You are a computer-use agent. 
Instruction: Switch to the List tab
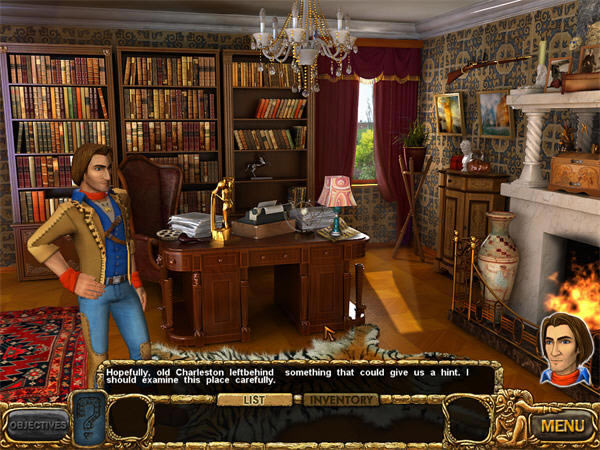coord(255,400)
